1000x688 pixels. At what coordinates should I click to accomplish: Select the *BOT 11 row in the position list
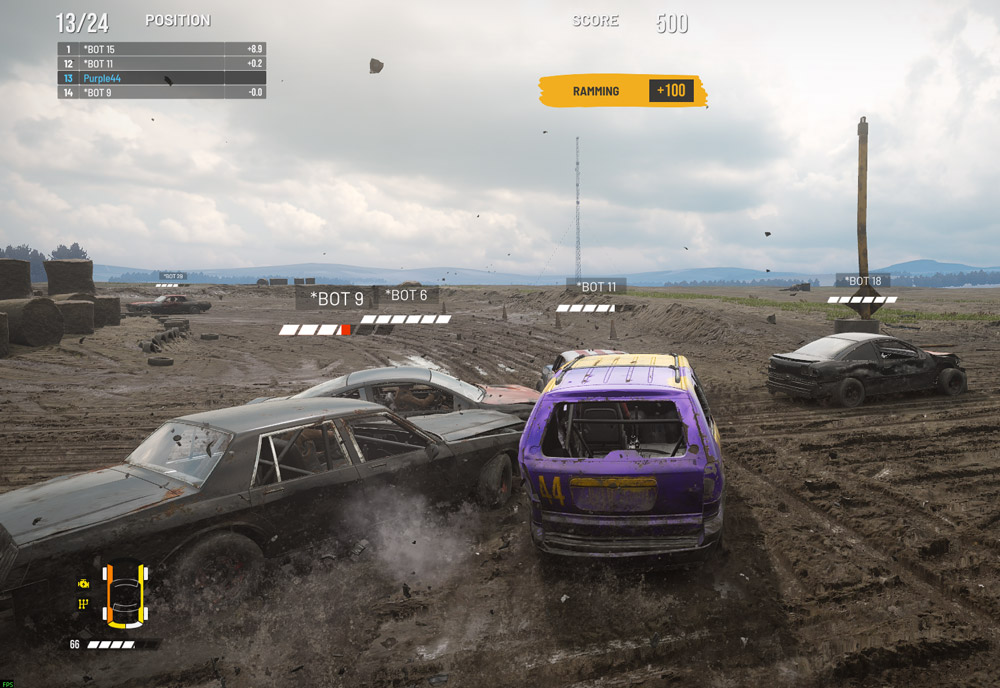click(161, 63)
